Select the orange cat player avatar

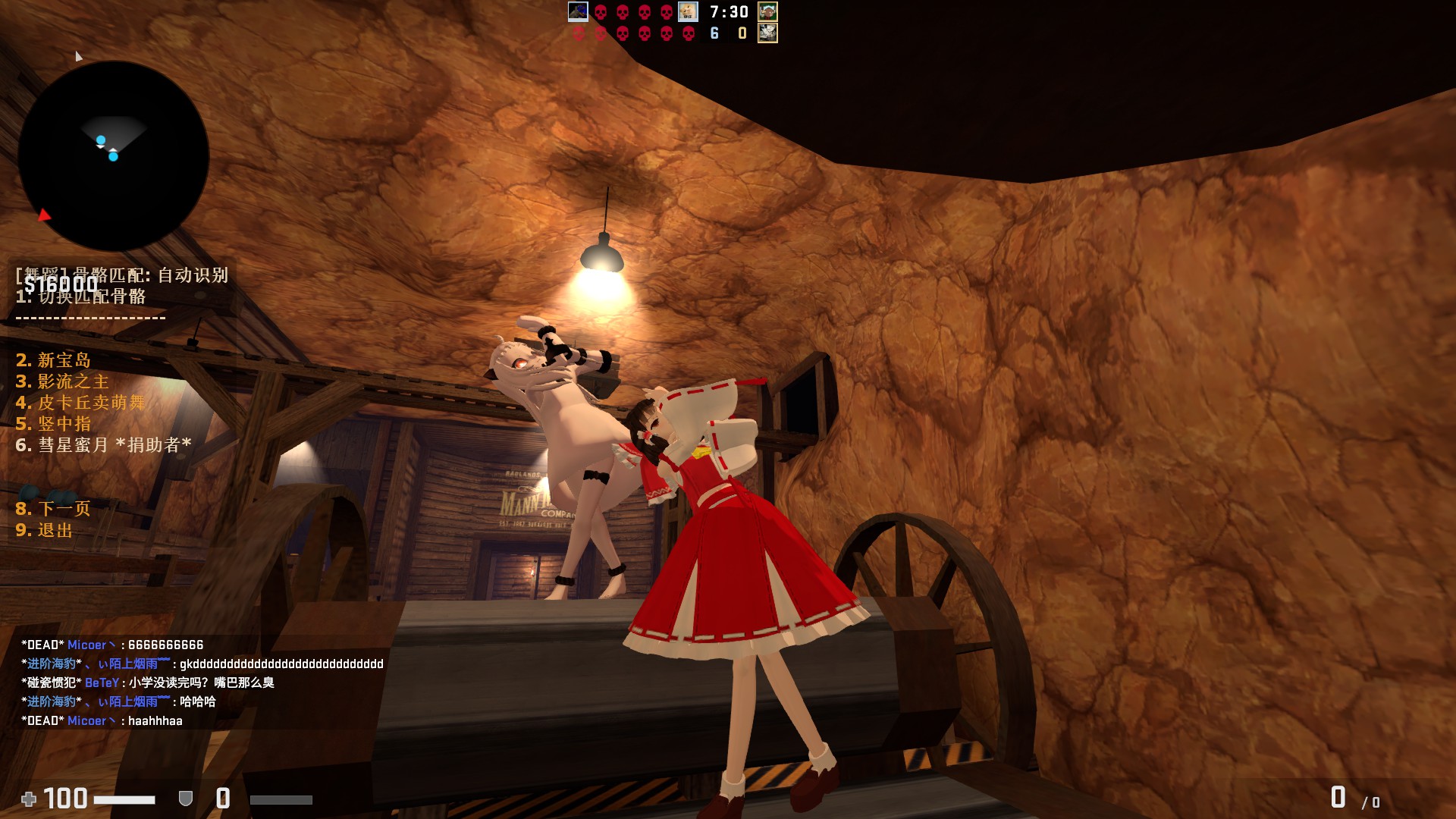pos(688,11)
